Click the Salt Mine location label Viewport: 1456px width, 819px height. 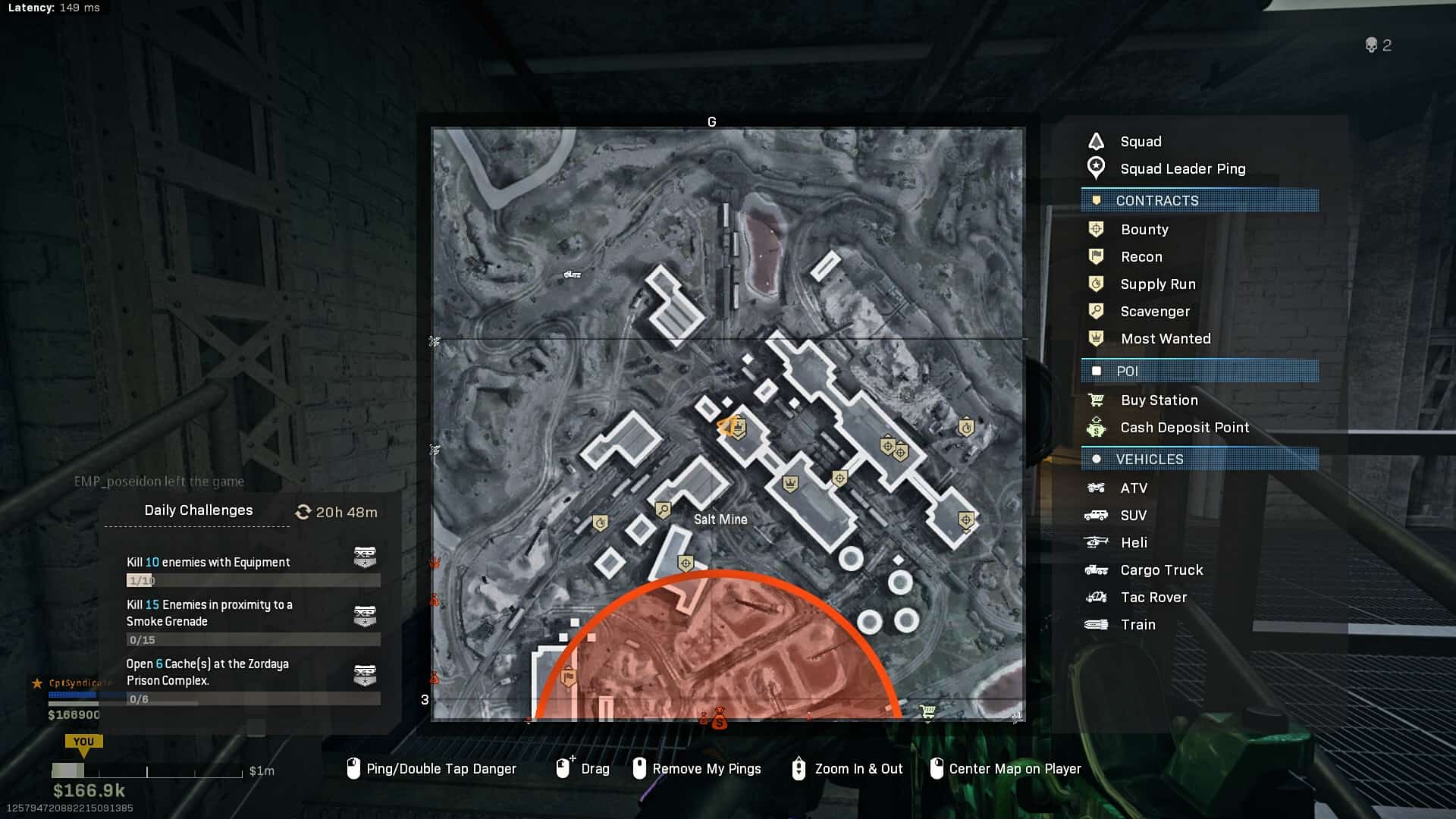[720, 519]
